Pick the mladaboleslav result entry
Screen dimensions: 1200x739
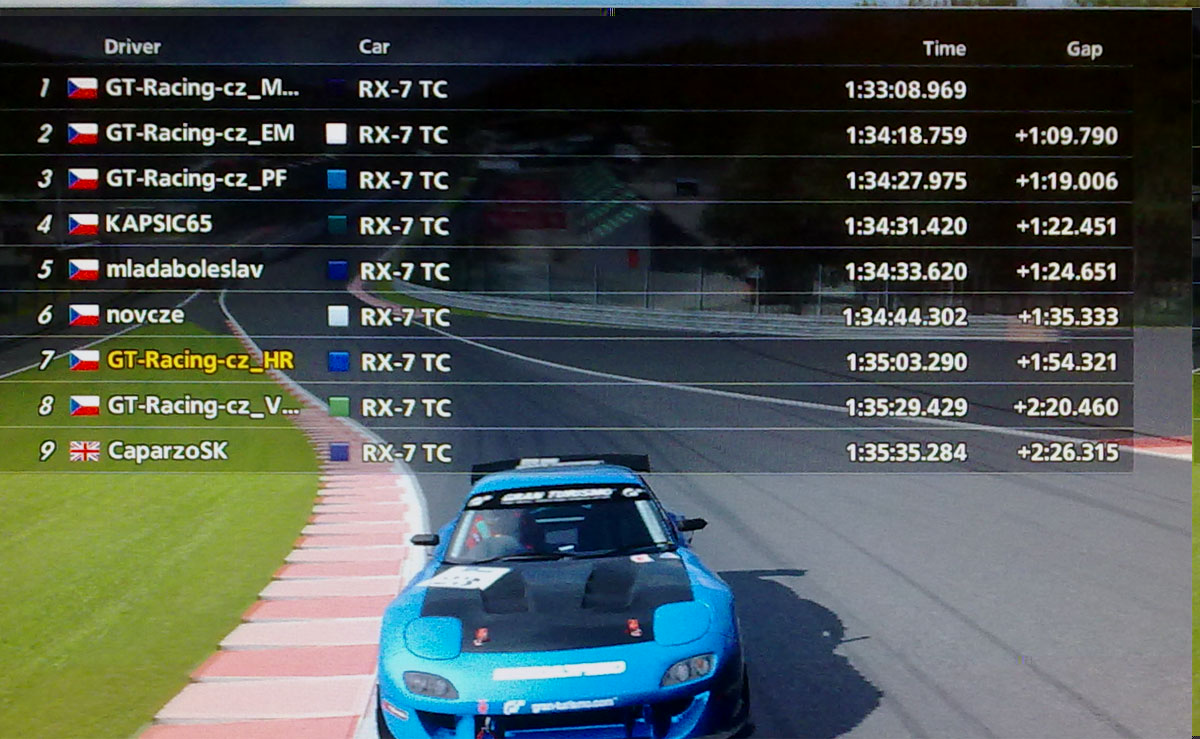(x=171, y=270)
